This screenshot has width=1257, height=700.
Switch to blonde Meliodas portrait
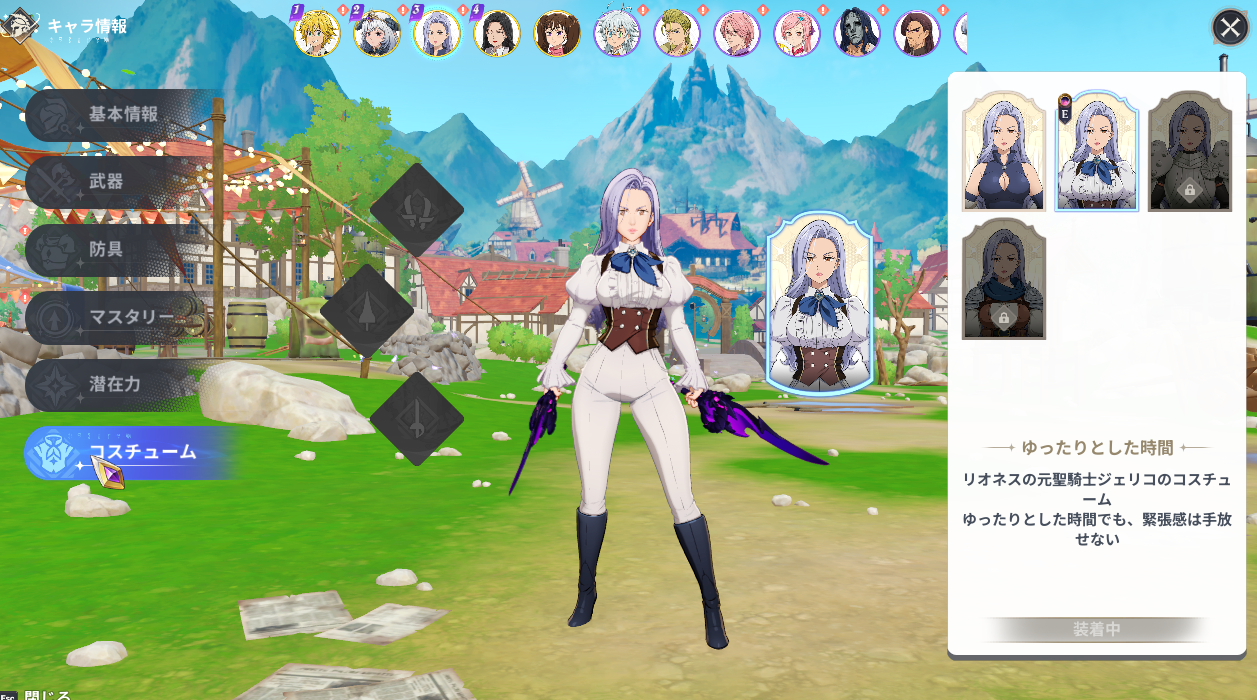(318, 34)
